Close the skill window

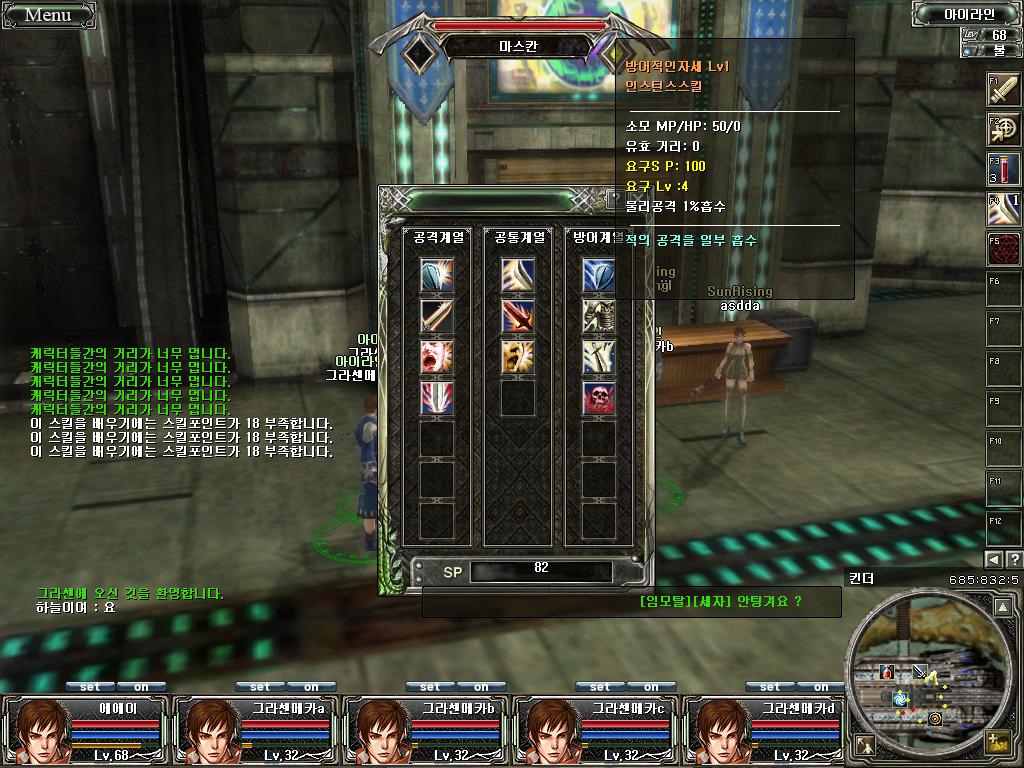[x=614, y=199]
